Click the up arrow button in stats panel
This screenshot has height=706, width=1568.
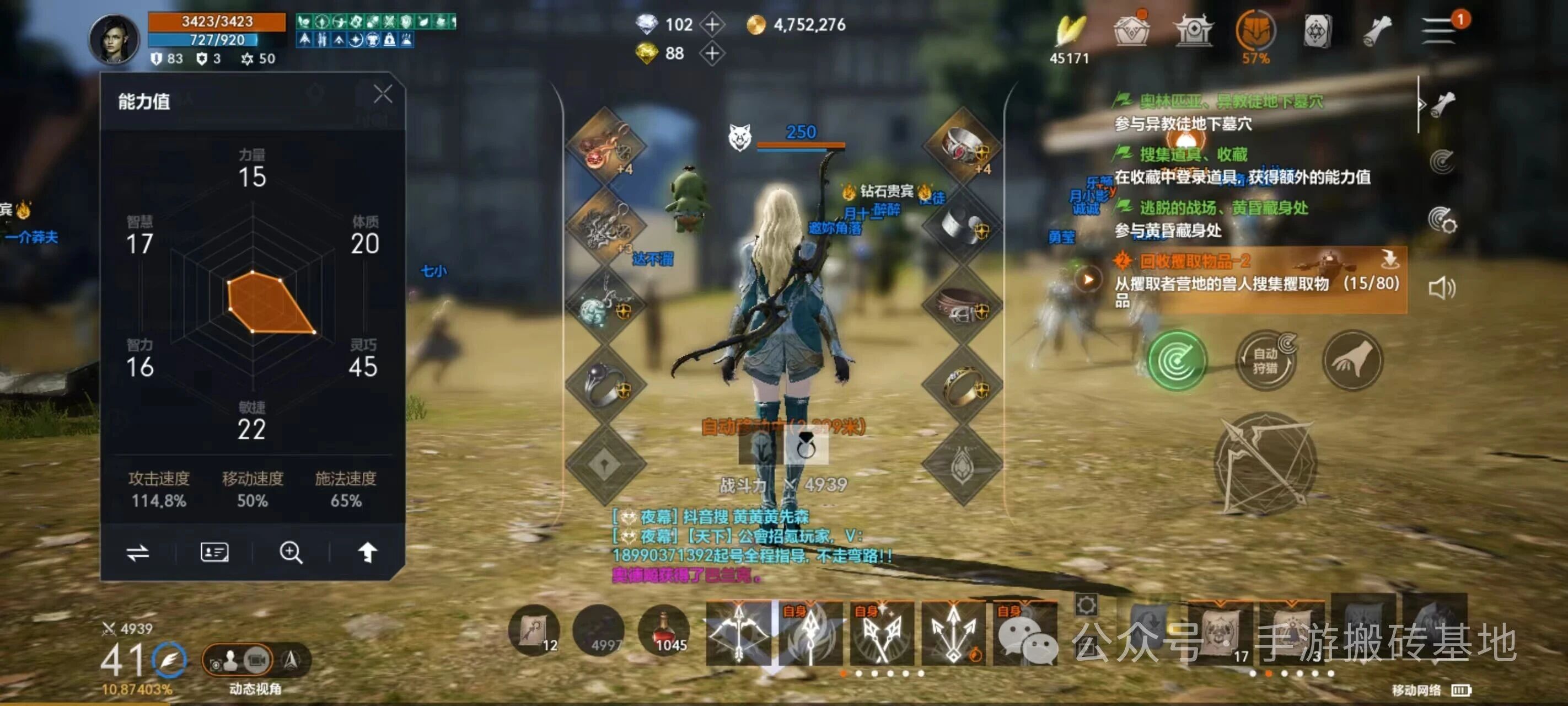coord(367,553)
